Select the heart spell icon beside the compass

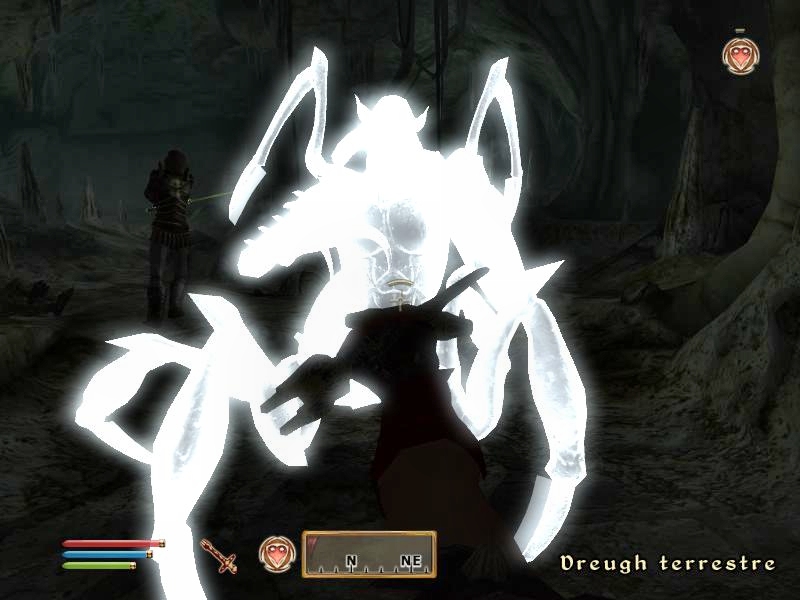[x=275, y=554]
